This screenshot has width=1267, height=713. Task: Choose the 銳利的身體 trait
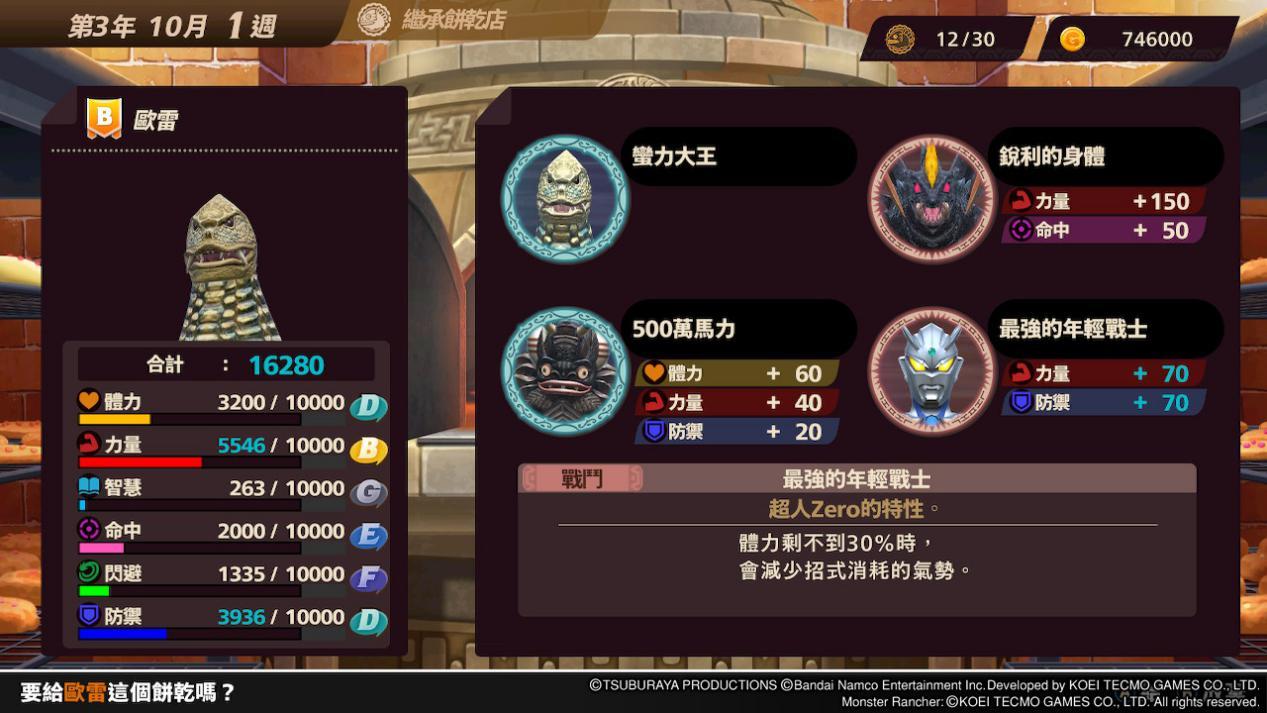[x=1052, y=157]
